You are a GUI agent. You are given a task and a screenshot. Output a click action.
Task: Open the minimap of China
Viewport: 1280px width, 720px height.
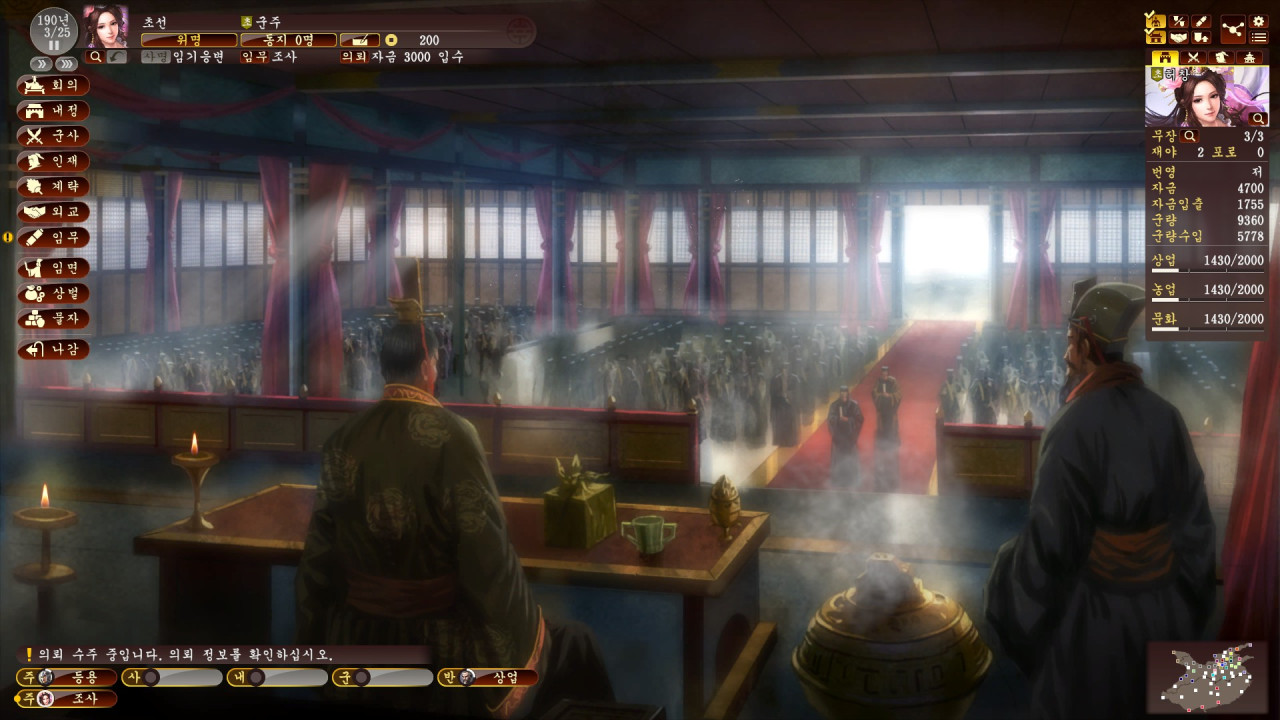1207,676
